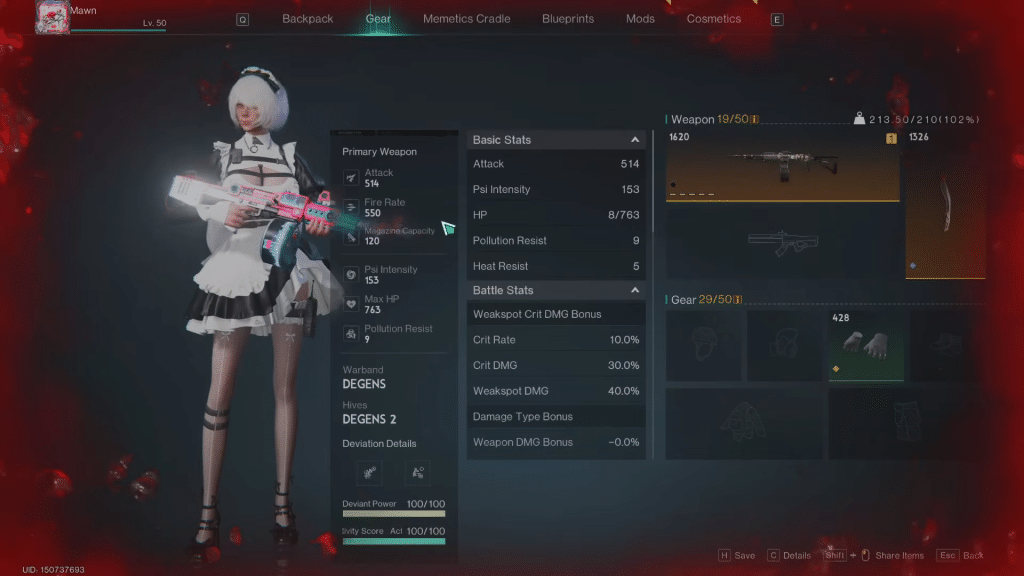Collapse the Battle Stats section
Screen dimensions: 1024x576
[x=634, y=290]
